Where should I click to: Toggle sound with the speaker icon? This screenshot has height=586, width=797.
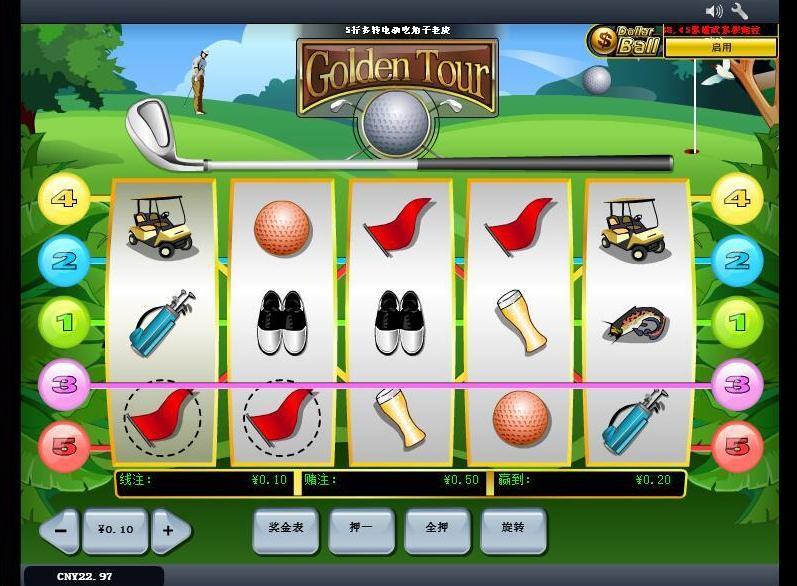point(714,11)
